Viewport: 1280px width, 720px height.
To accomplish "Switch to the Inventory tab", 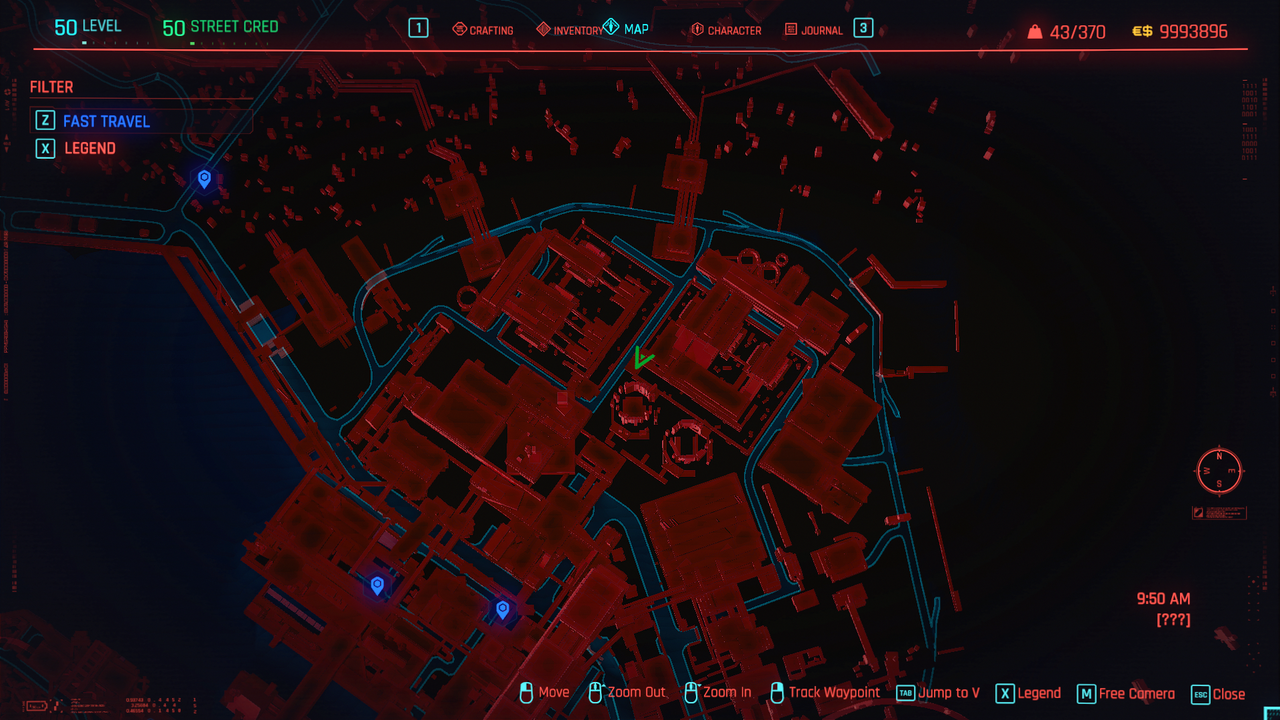I will 570,30.
